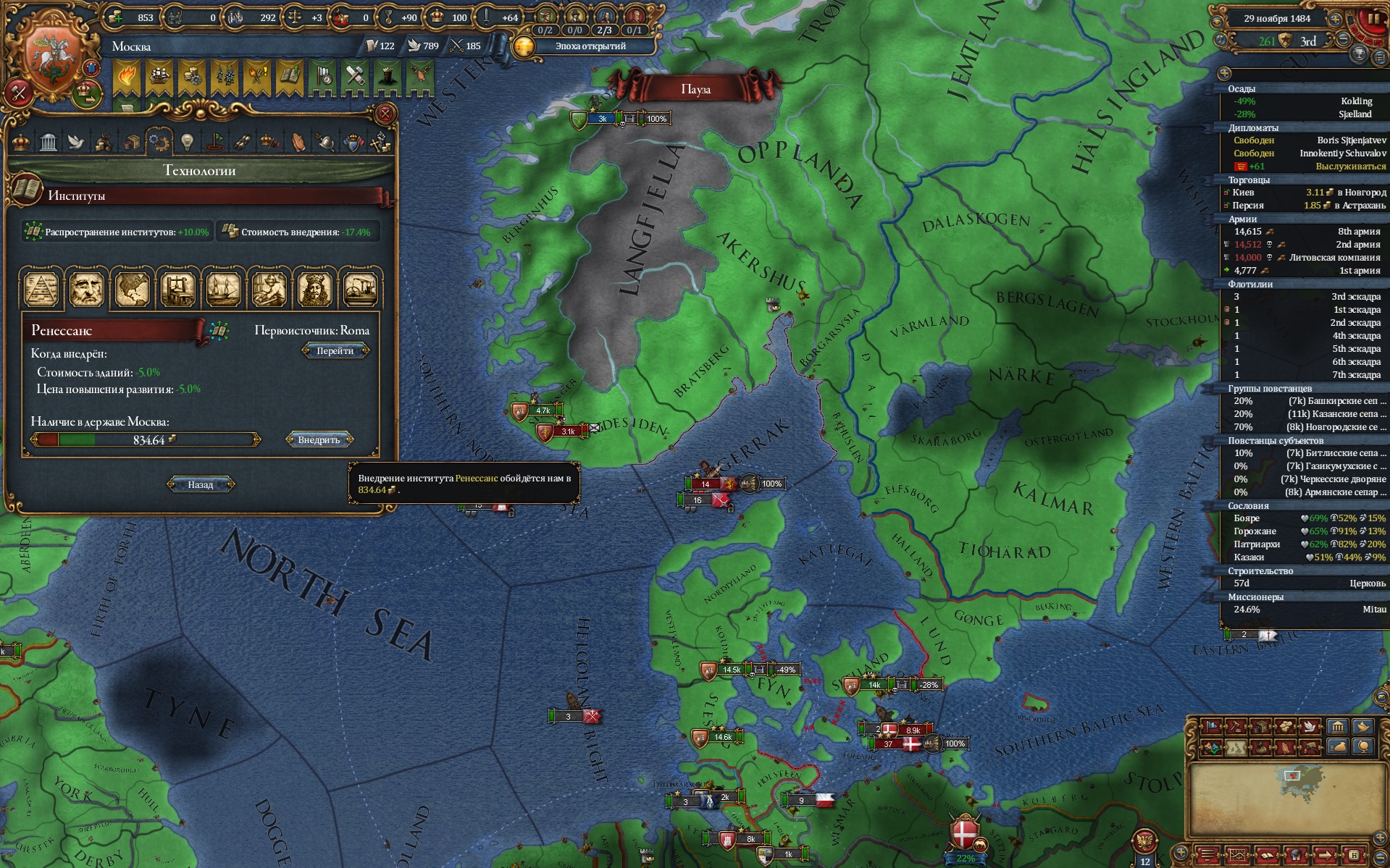Open the Court crown tab

pyautogui.click(x=21, y=141)
